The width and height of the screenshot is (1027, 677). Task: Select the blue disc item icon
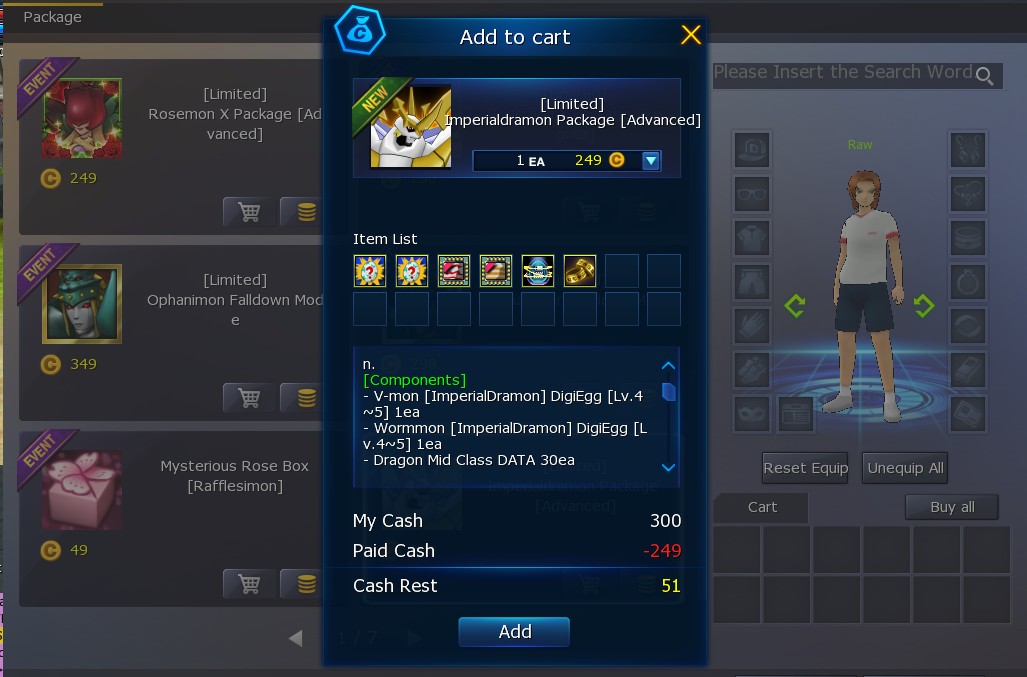538,271
